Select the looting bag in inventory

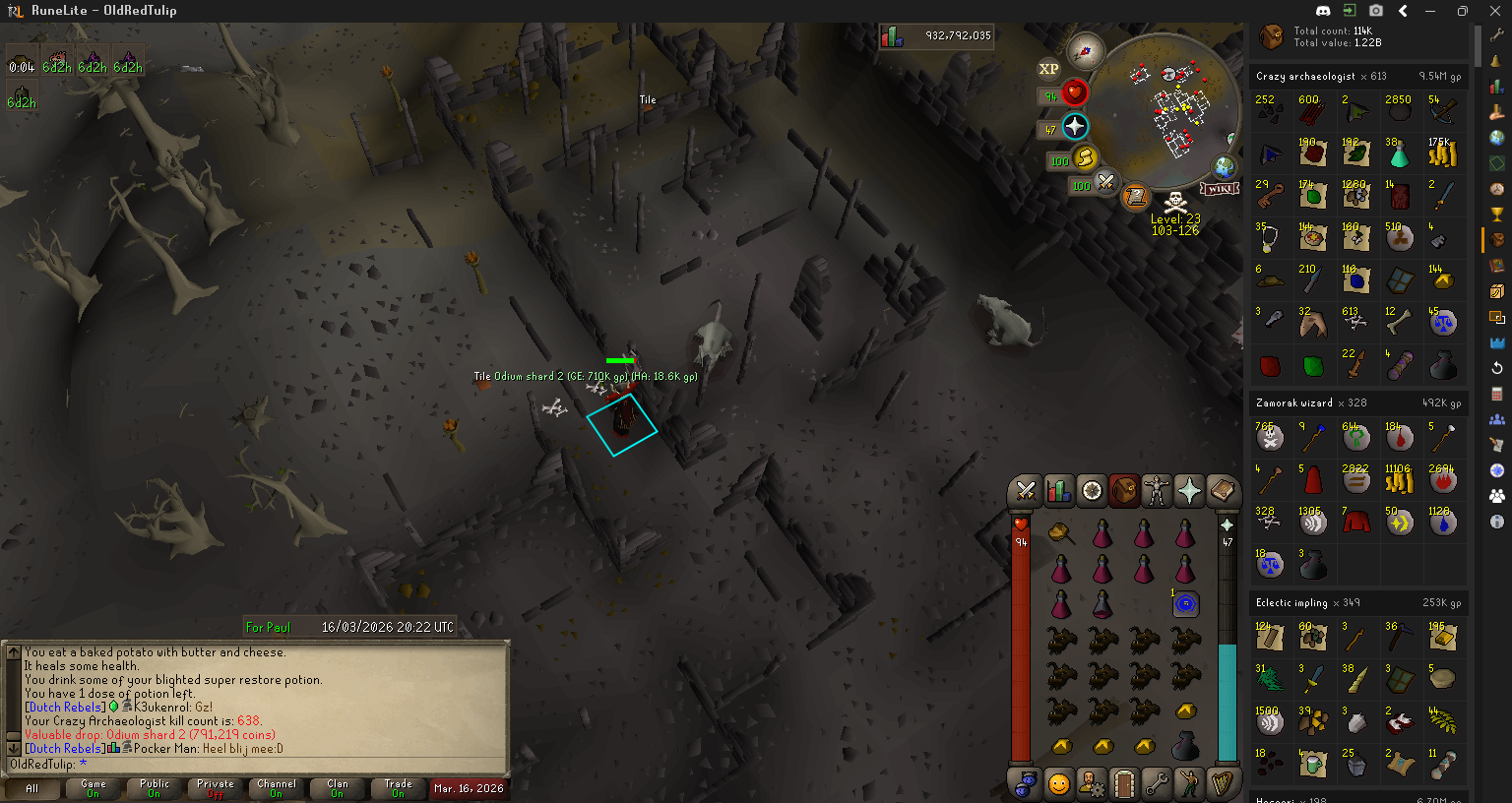[x=1185, y=748]
